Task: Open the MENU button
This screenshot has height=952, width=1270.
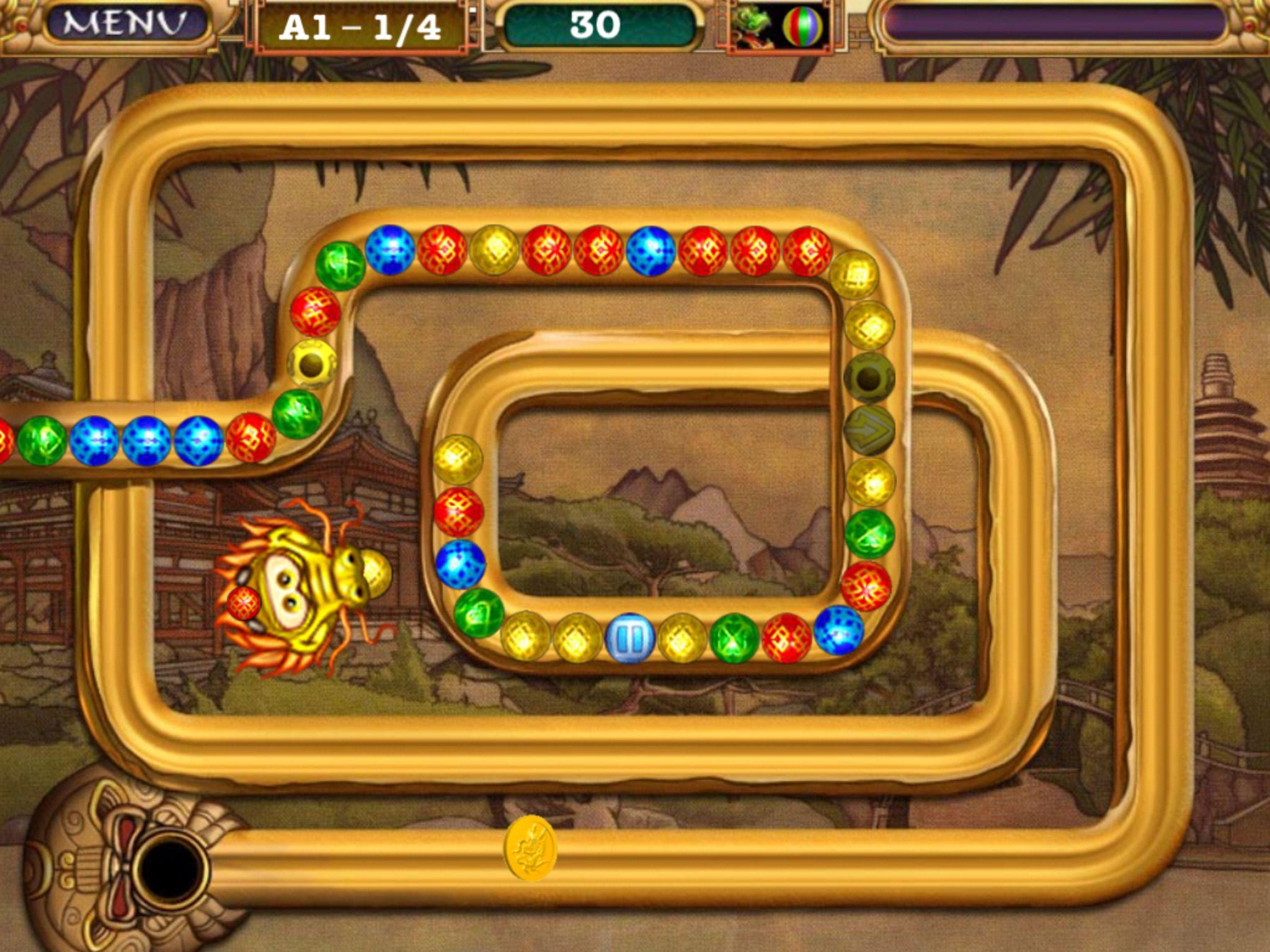Action: point(126,25)
